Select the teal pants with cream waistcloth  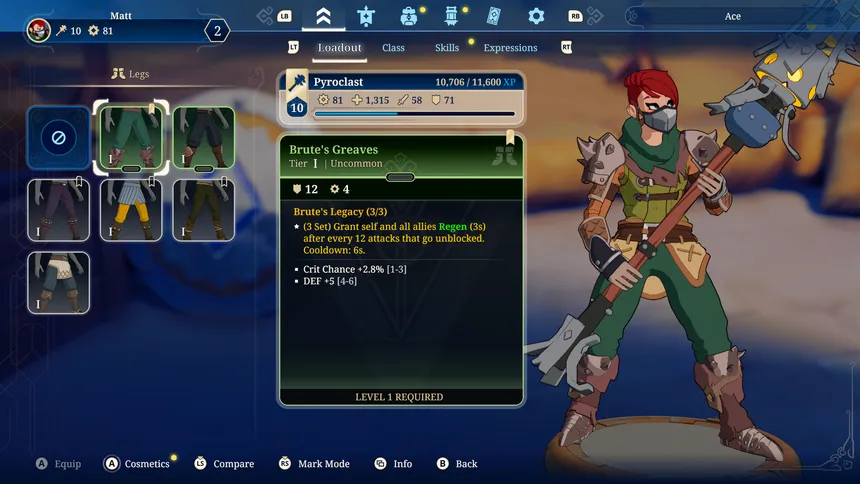tap(58, 282)
